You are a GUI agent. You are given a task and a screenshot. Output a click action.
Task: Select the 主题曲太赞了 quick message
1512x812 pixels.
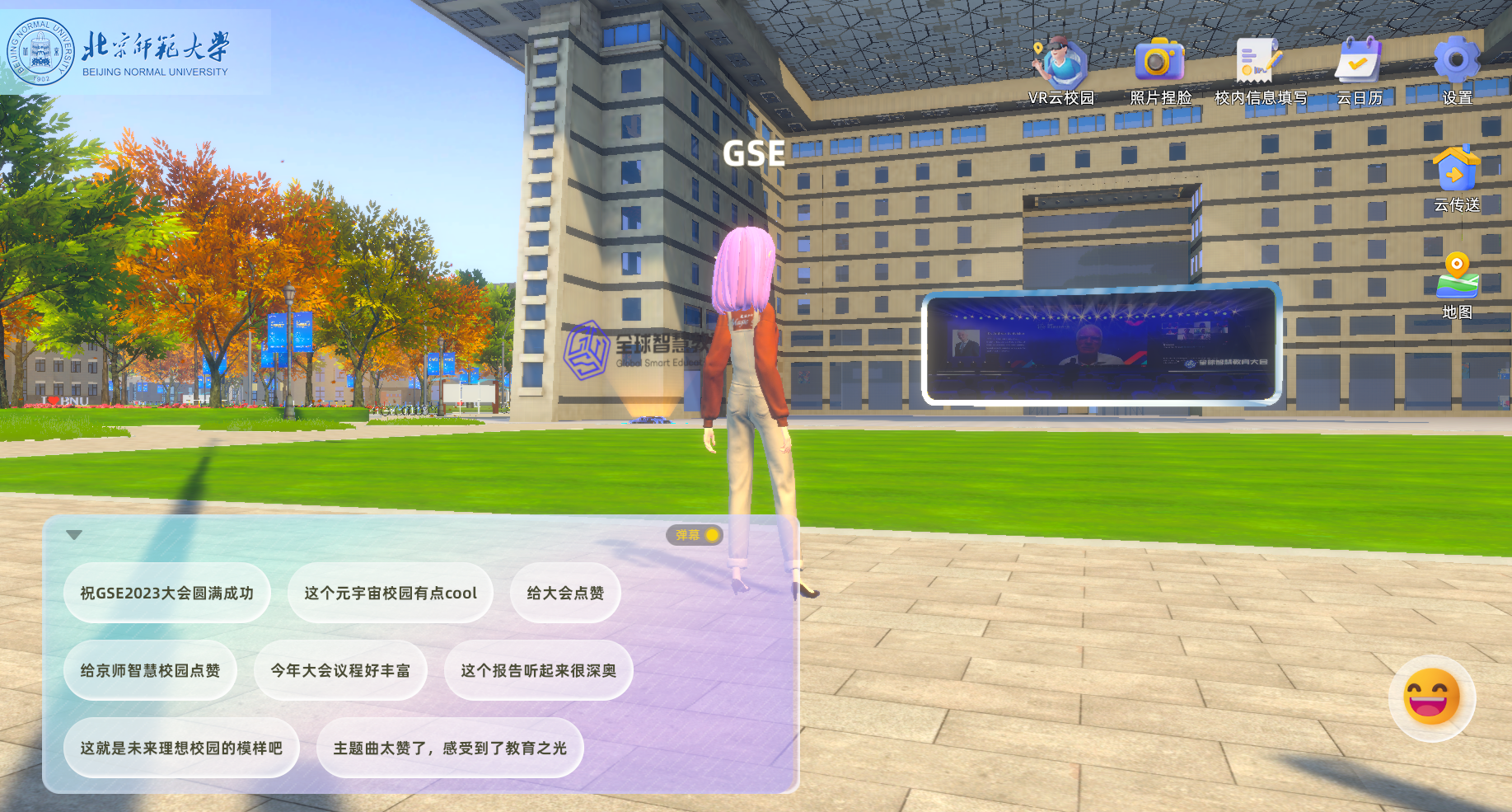click(x=450, y=749)
